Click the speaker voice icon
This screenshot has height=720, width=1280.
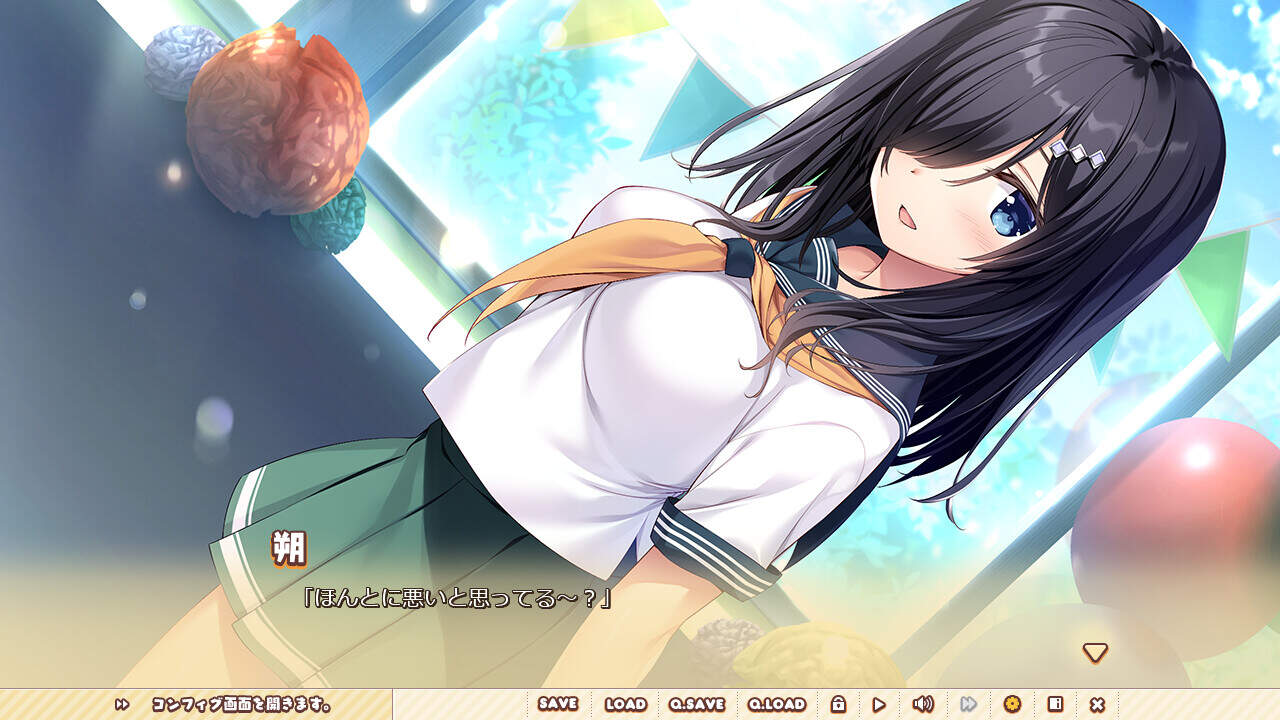pos(922,704)
